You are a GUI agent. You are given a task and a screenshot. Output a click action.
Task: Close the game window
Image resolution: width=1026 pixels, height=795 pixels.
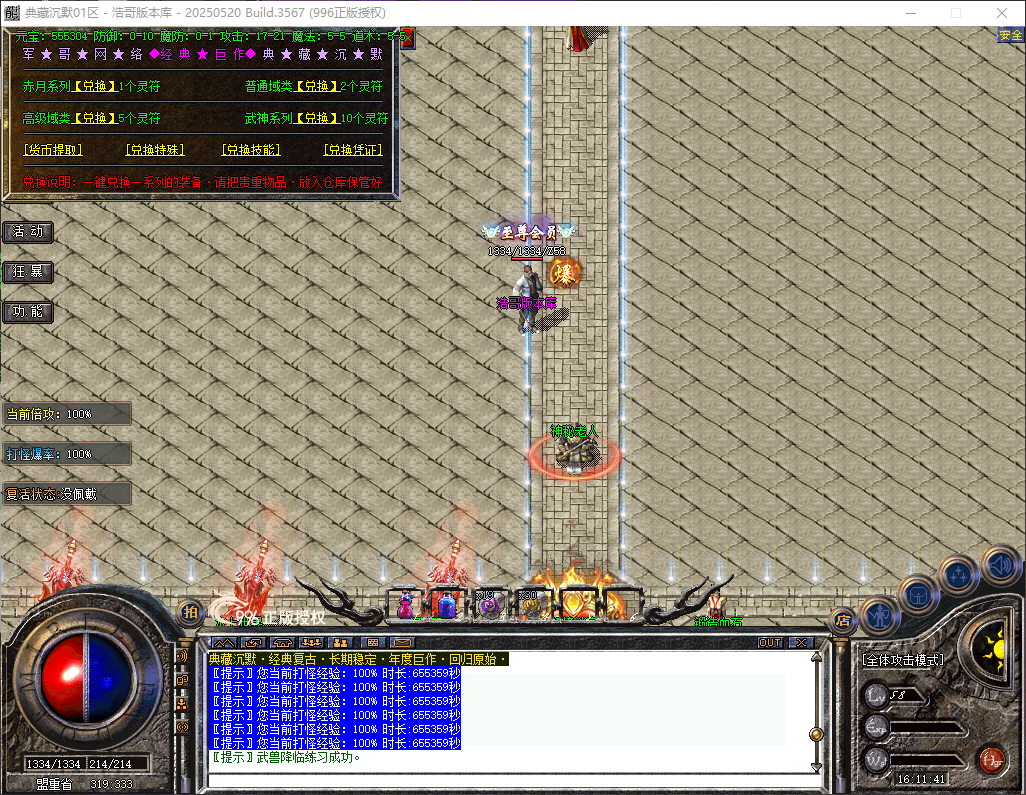[x=1002, y=13]
